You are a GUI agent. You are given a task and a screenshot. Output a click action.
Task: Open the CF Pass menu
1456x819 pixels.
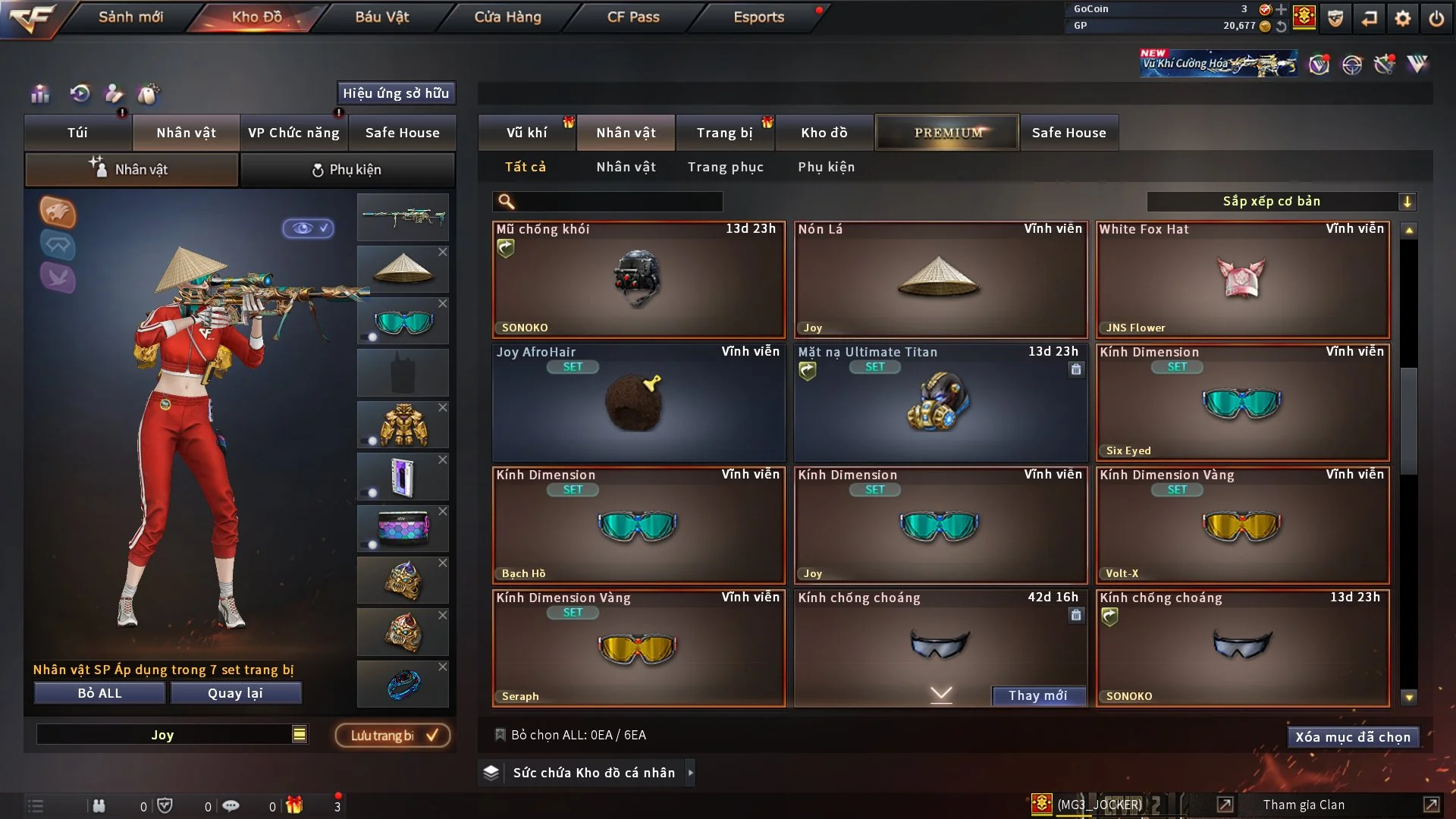[633, 17]
